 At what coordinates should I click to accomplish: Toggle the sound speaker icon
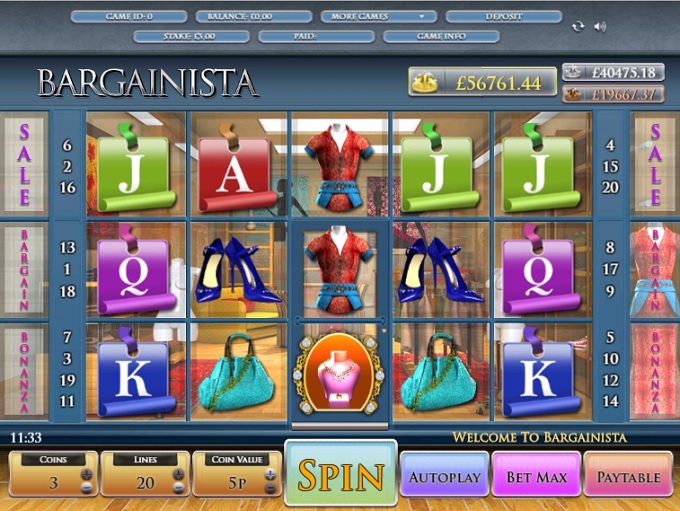tap(600, 26)
